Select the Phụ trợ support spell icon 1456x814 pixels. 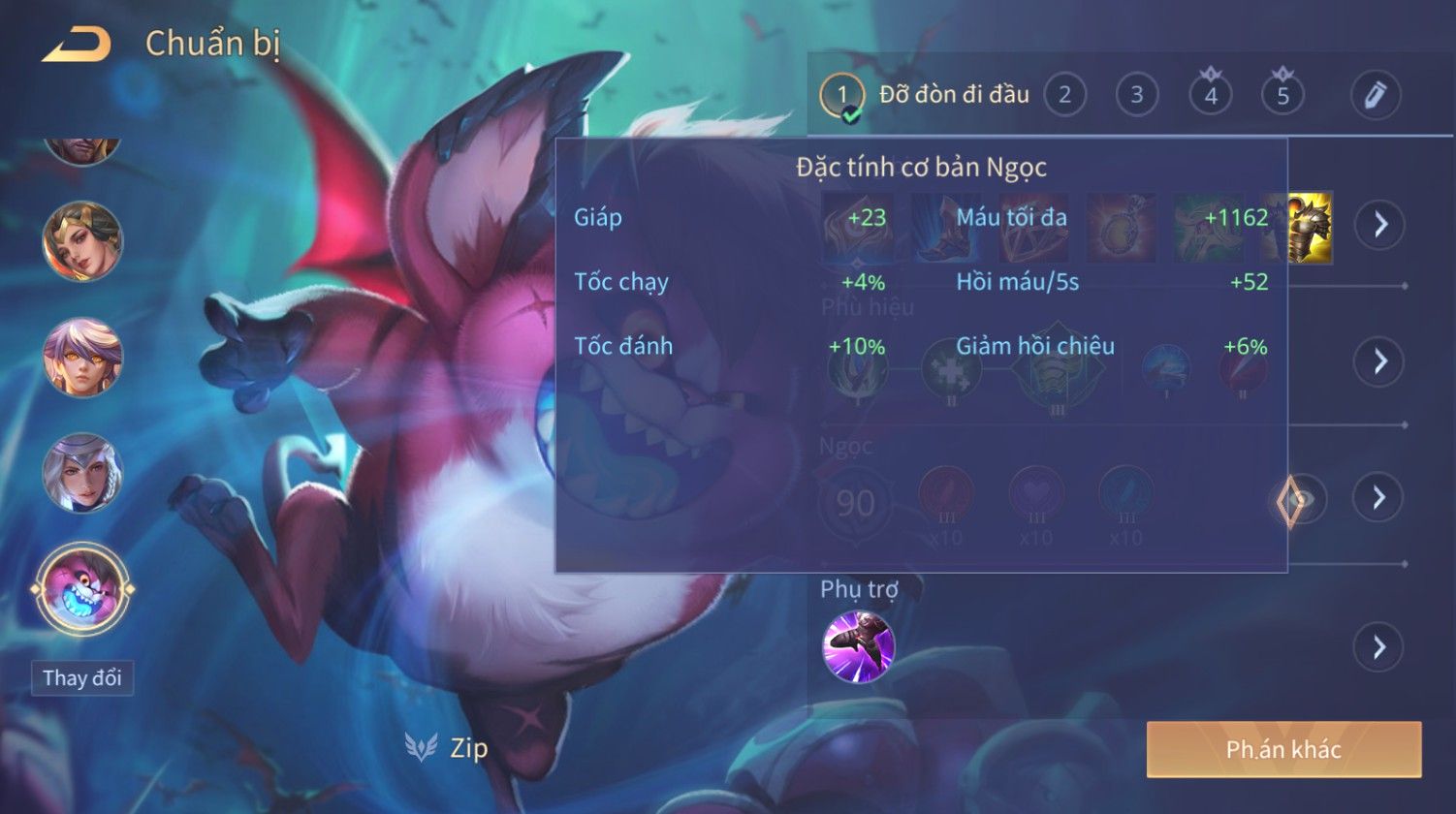858,646
